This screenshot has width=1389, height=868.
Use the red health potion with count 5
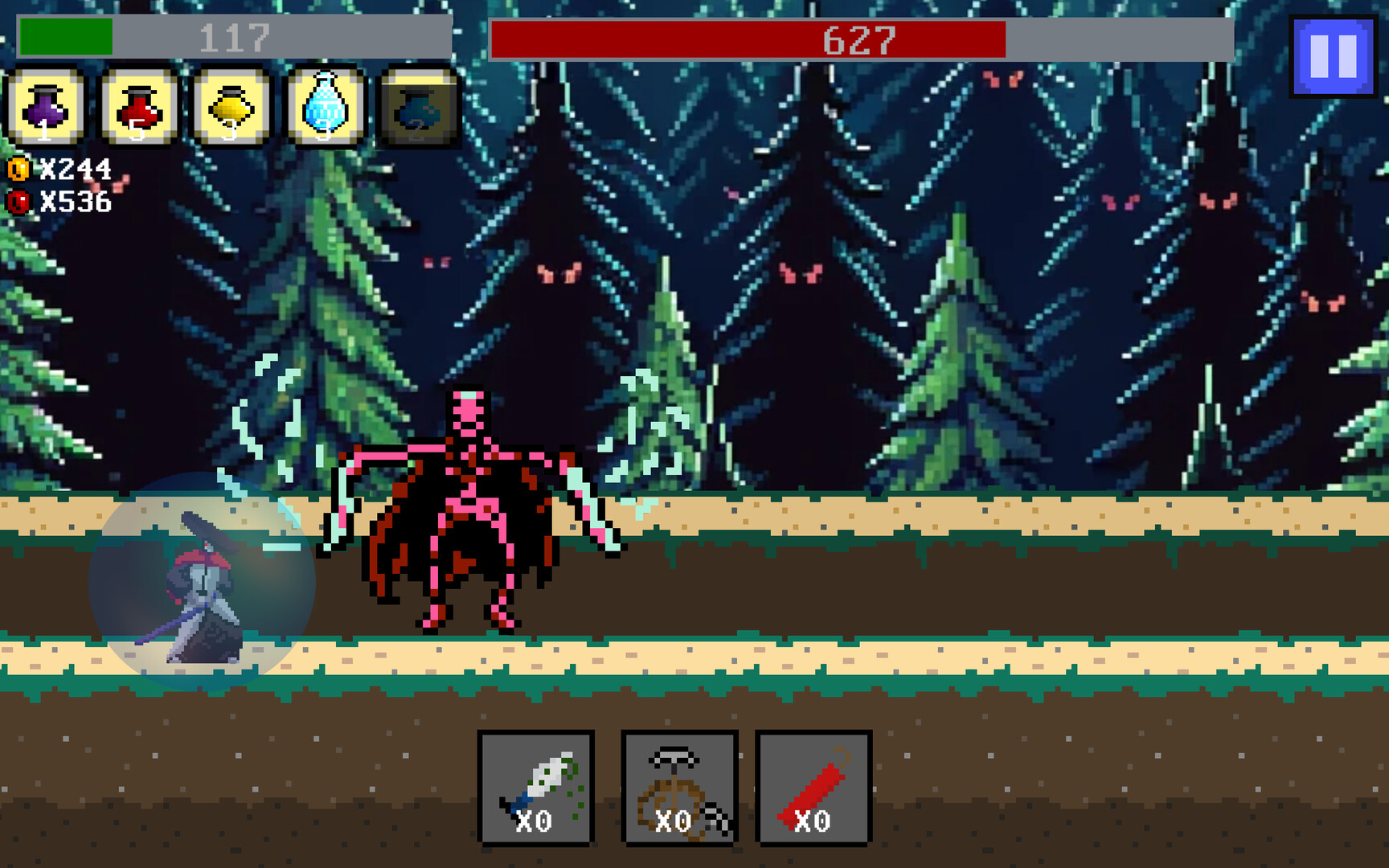coord(138,108)
